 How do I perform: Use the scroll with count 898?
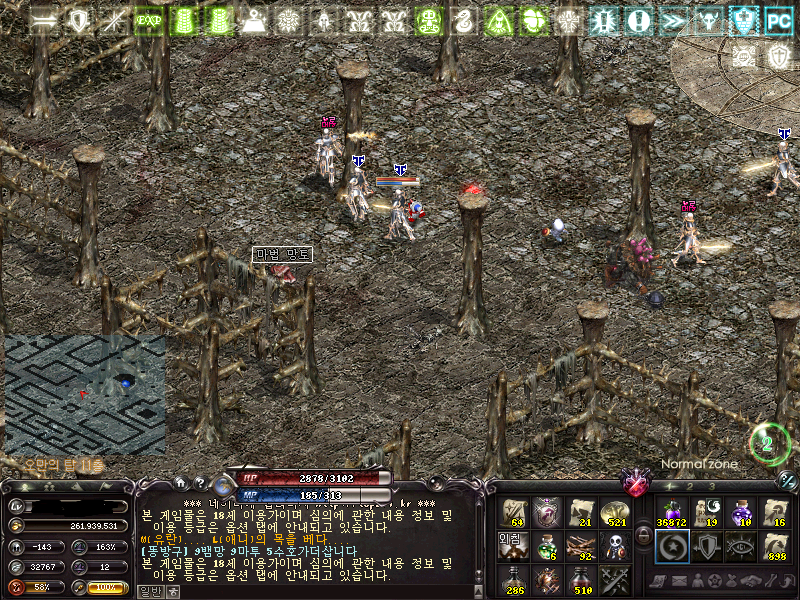point(776,546)
